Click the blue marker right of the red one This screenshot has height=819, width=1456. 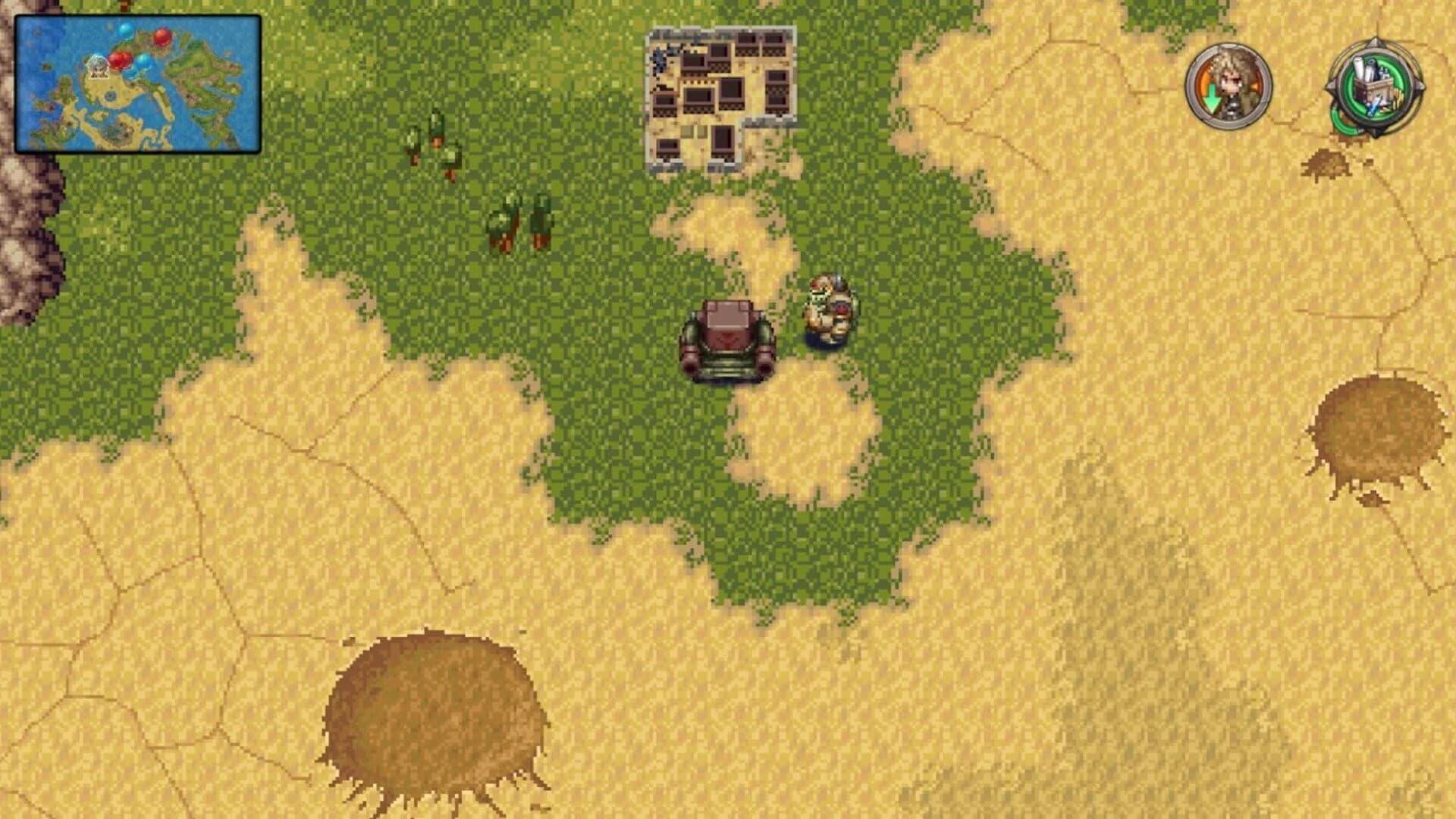coord(143,64)
